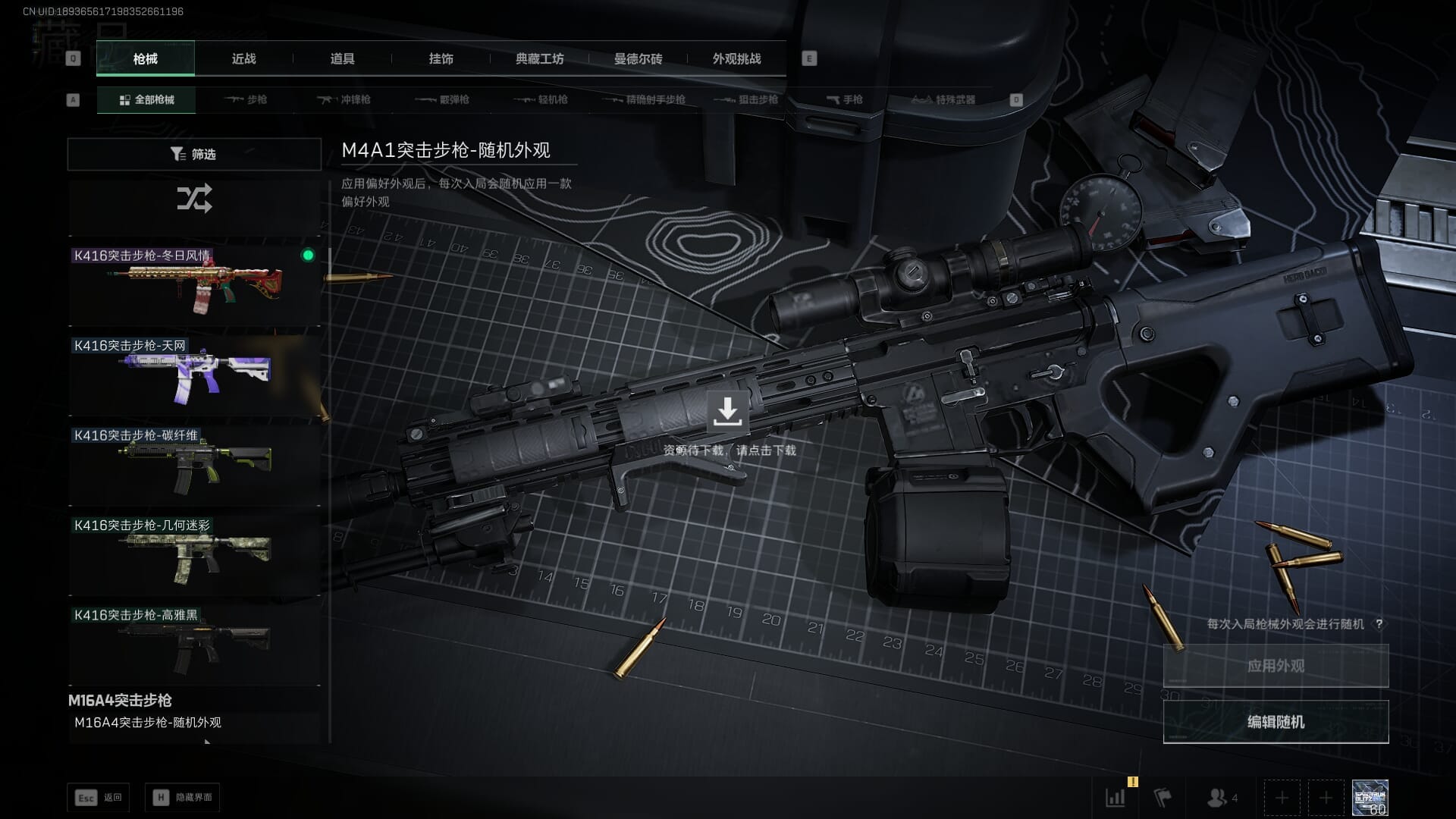Open the 道具 items tab
Image resolution: width=1456 pixels, height=819 pixels.
point(342,59)
